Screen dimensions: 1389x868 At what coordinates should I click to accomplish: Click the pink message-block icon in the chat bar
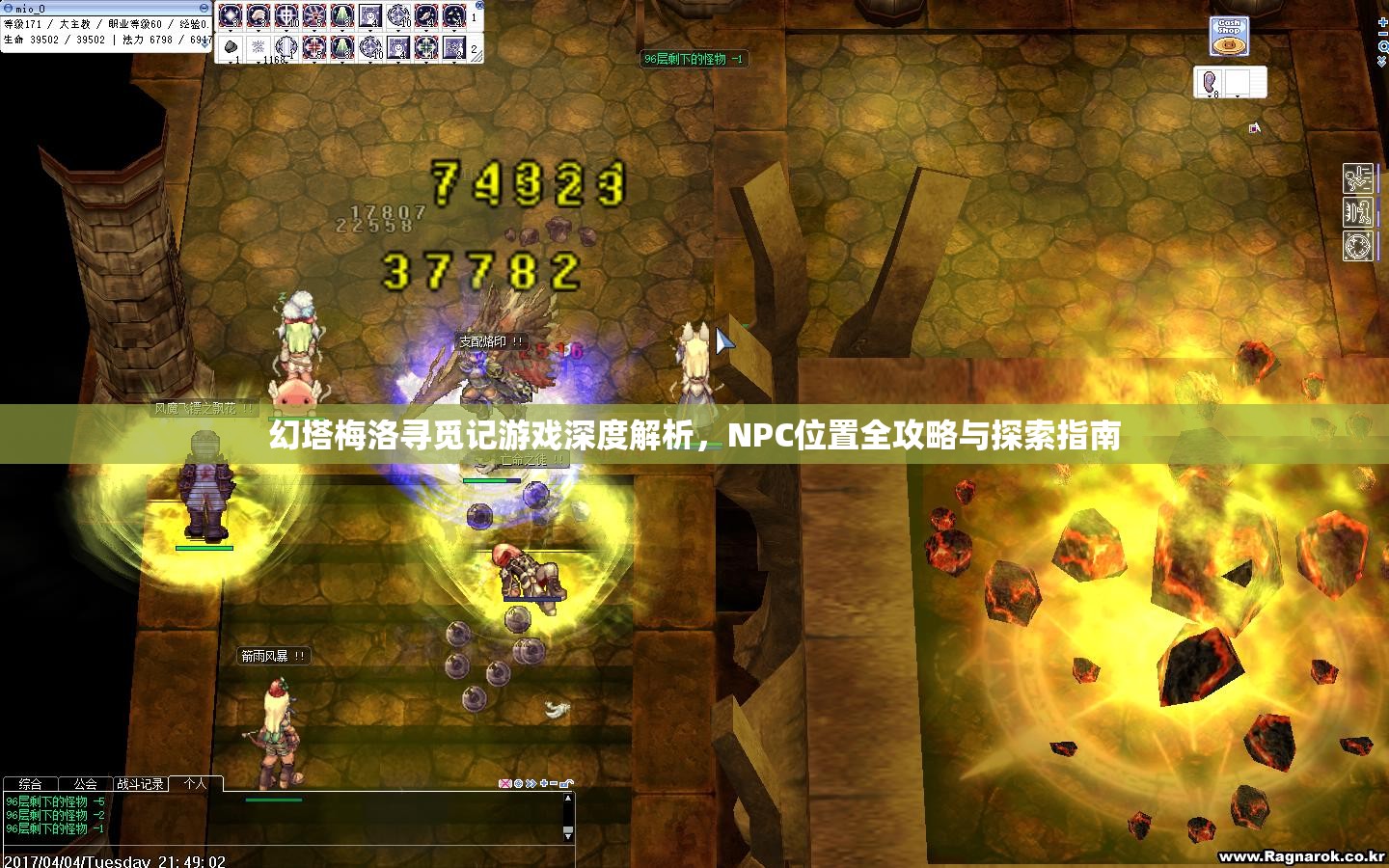pos(505,782)
